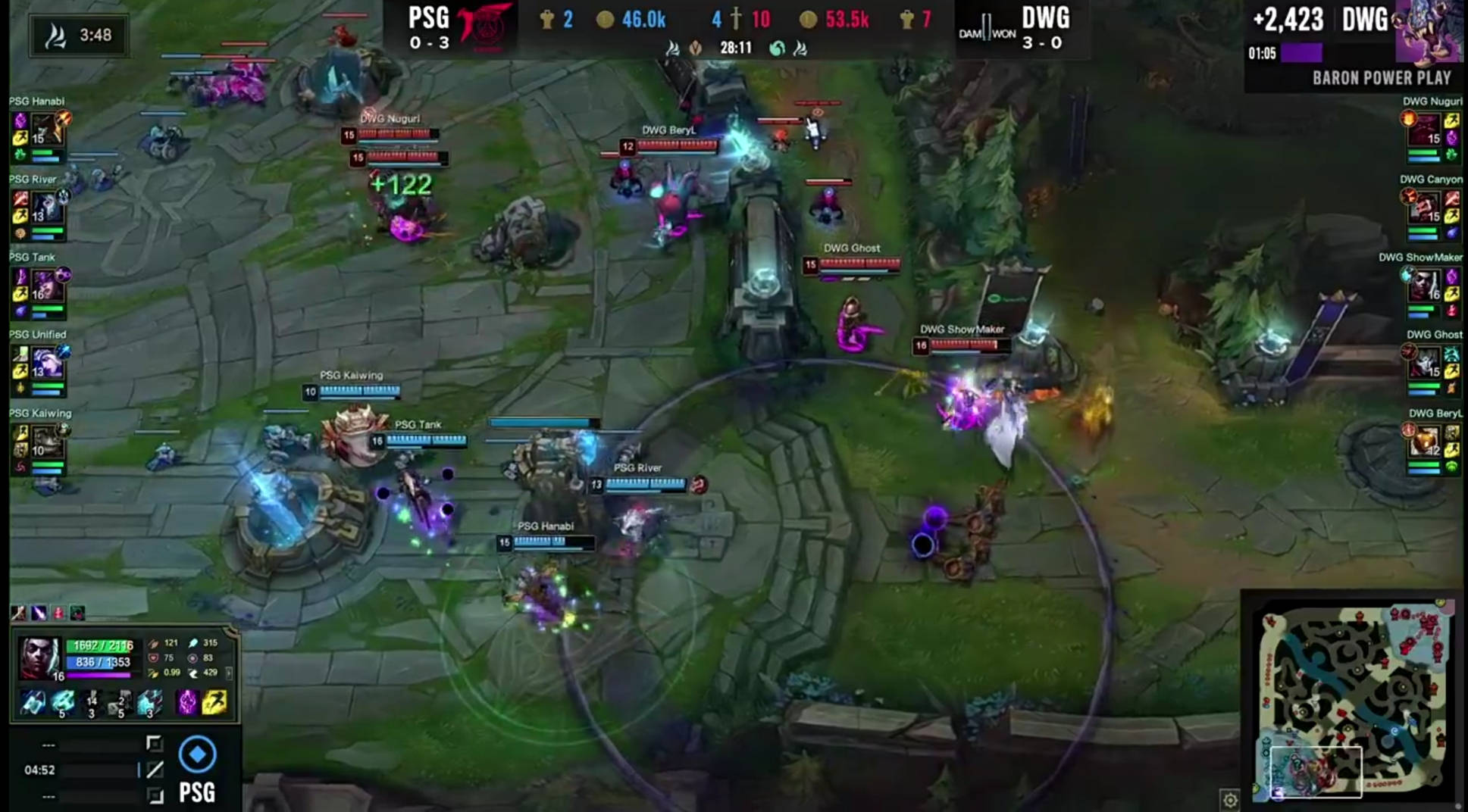
Task: Select PSG River's portrait in the team sidebar
Action: click(x=45, y=208)
